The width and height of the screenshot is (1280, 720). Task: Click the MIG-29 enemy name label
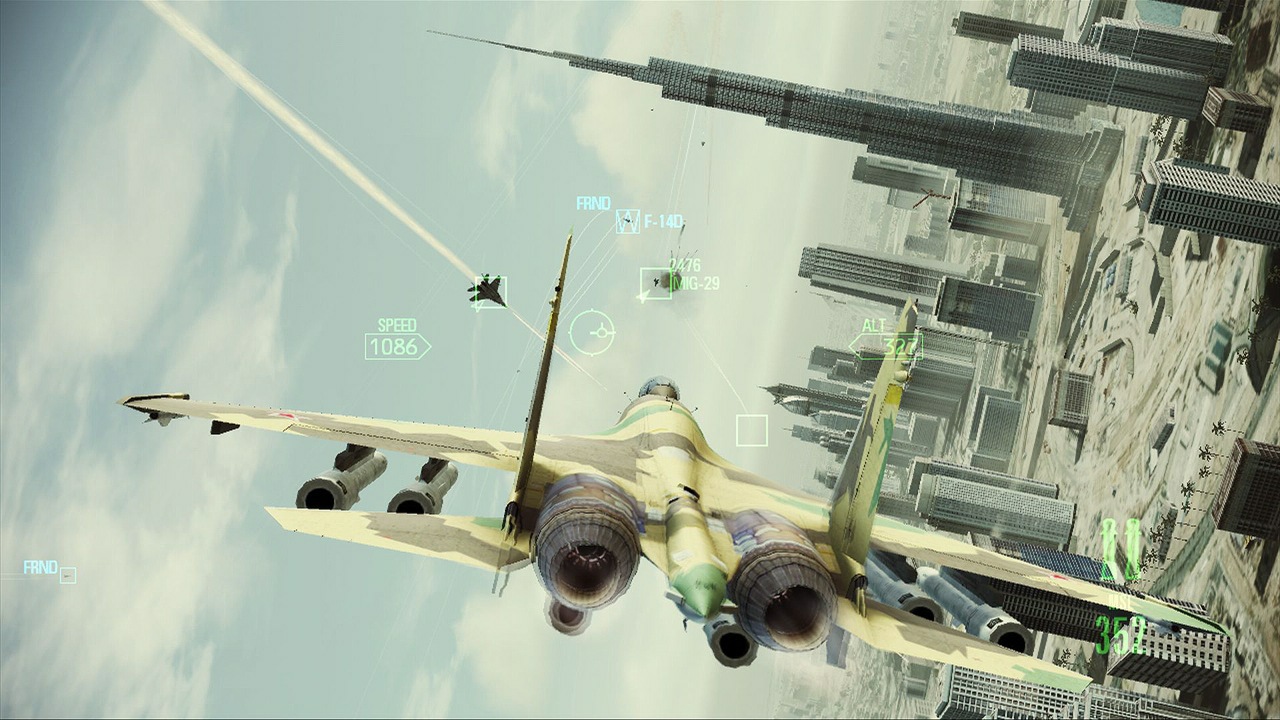(696, 282)
